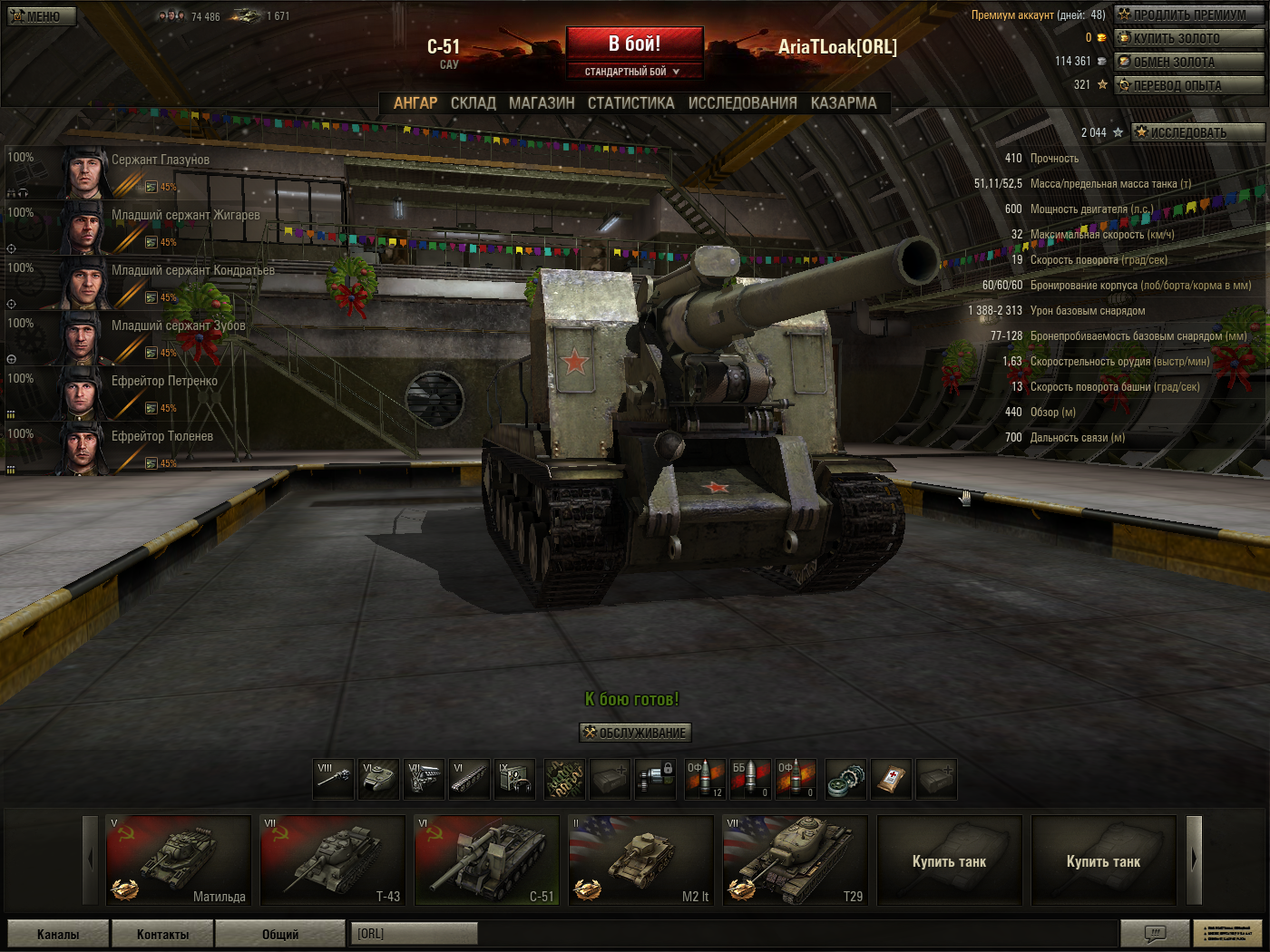Open the Магазин tab
The image size is (1270, 952).
coord(542,103)
